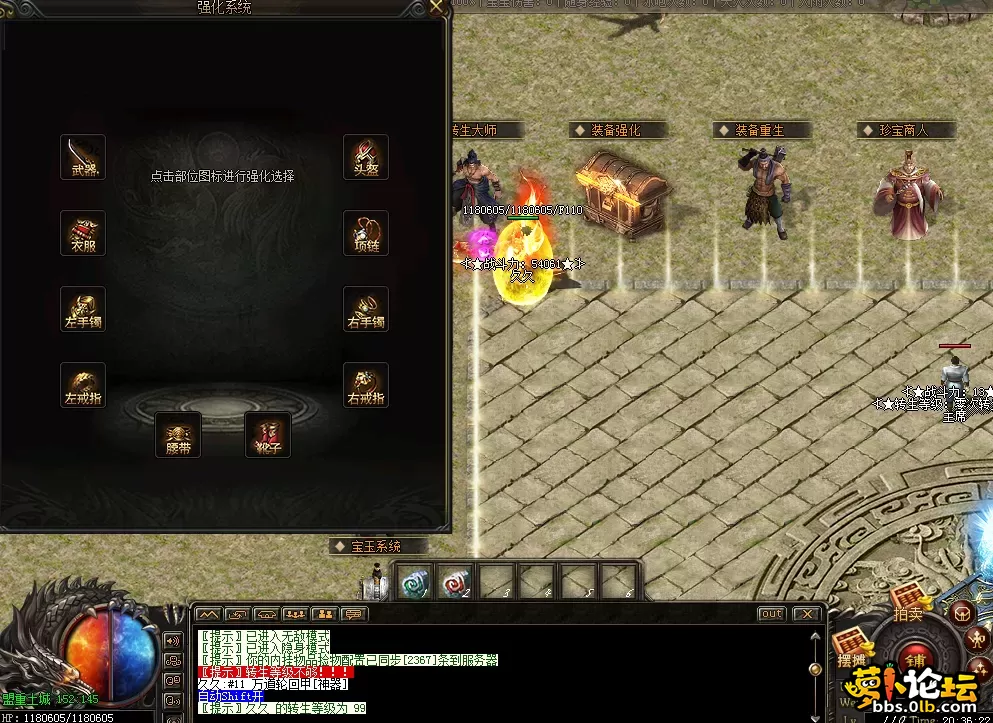Select the 武器 weapon slot icon
The image size is (993, 723).
pyautogui.click(x=83, y=157)
